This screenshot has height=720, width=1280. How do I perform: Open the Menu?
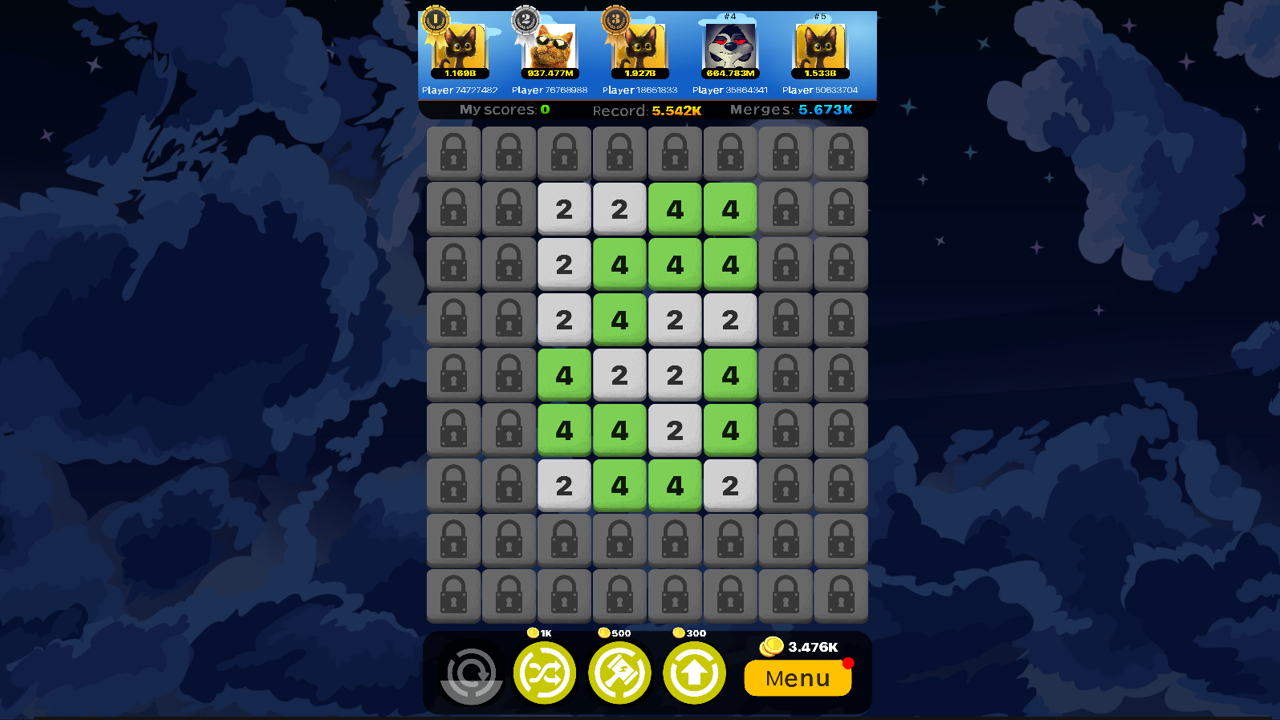coord(797,679)
